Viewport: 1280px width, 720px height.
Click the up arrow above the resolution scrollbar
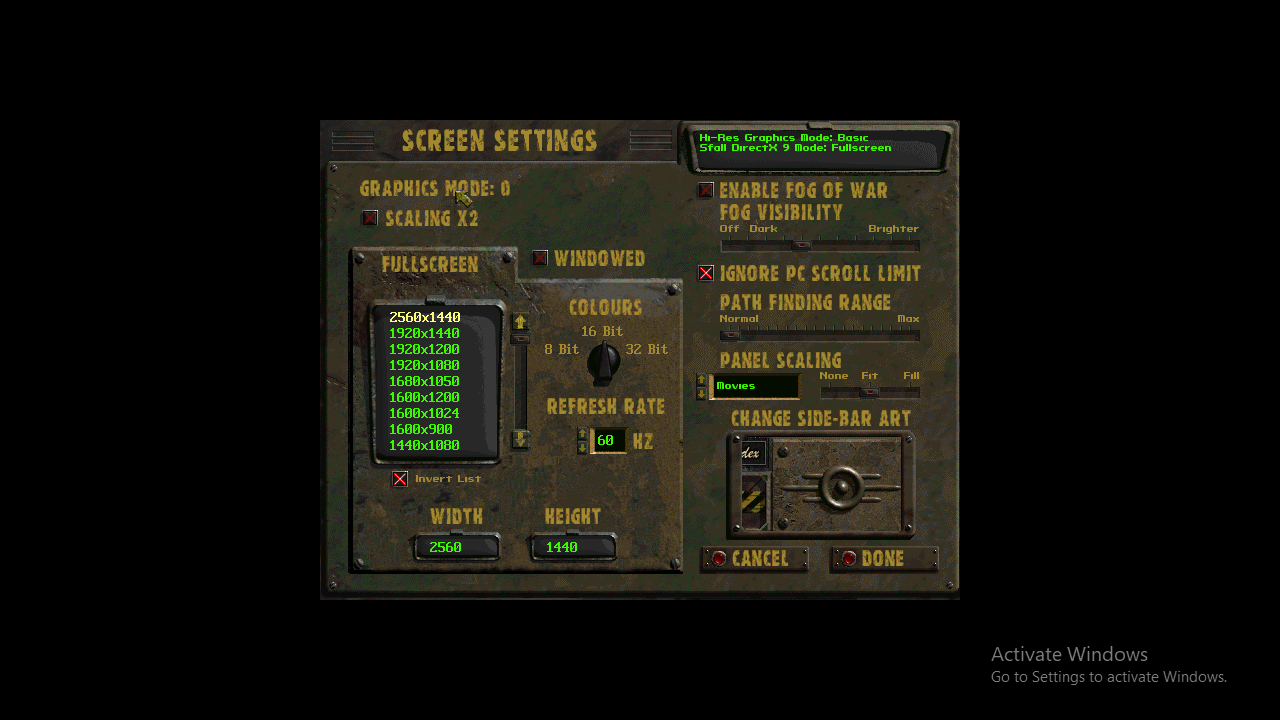click(520, 322)
